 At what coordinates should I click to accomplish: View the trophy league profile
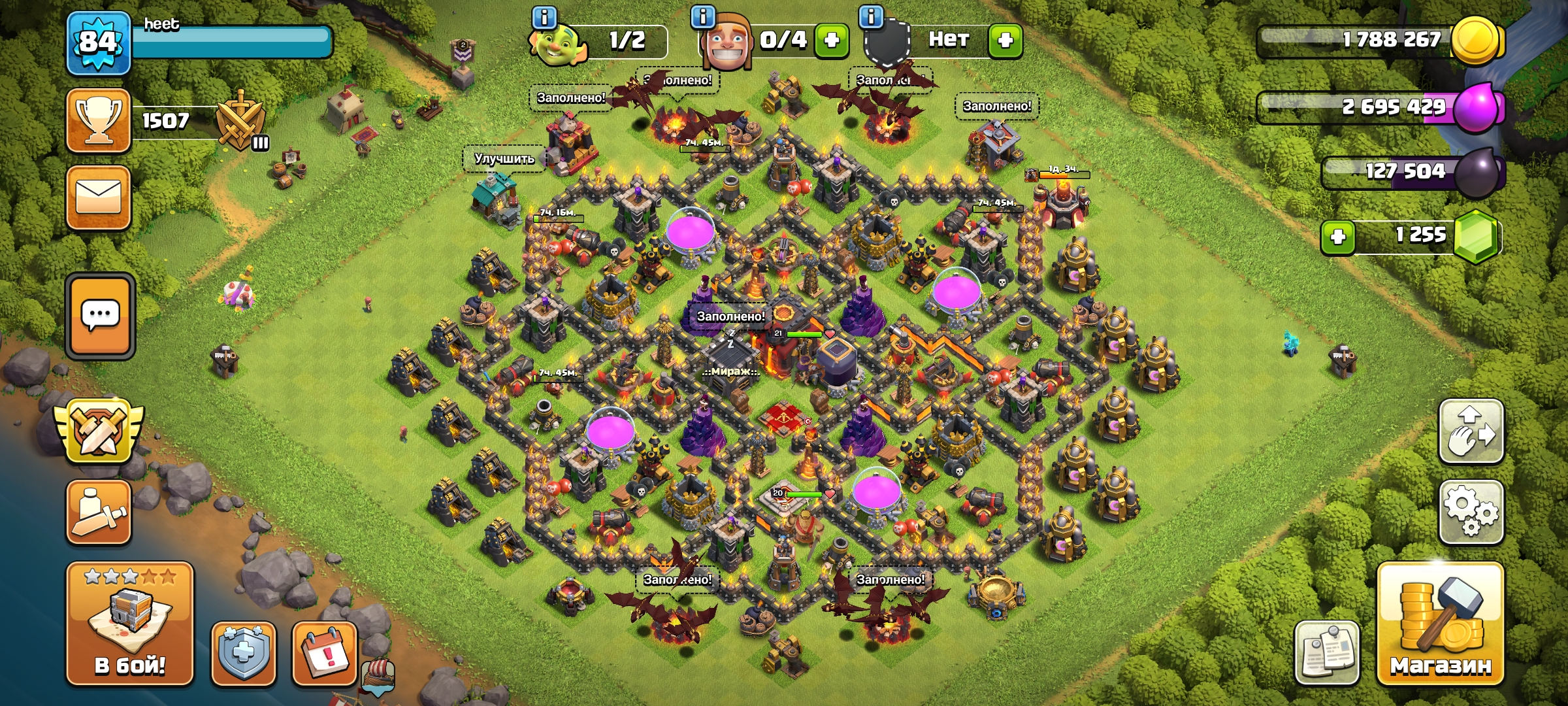99,121
